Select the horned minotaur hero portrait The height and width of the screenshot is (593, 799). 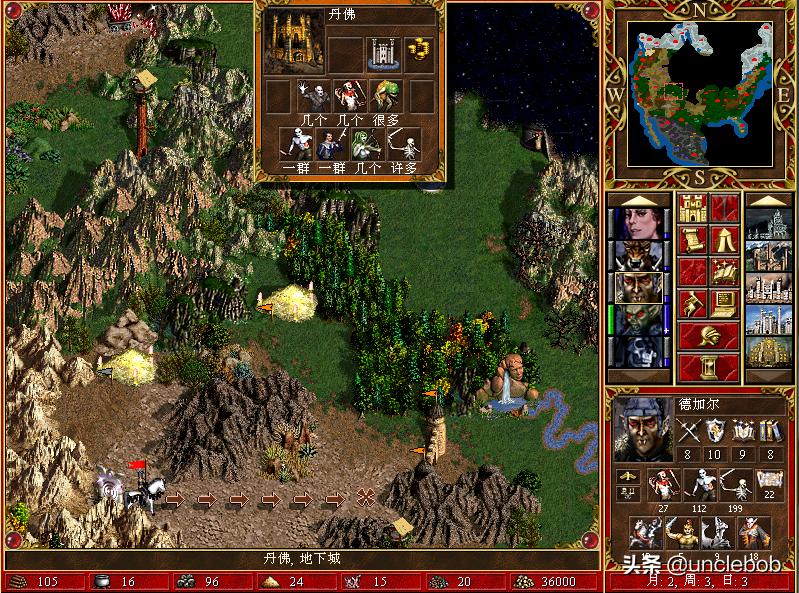(x=634, y=254)
